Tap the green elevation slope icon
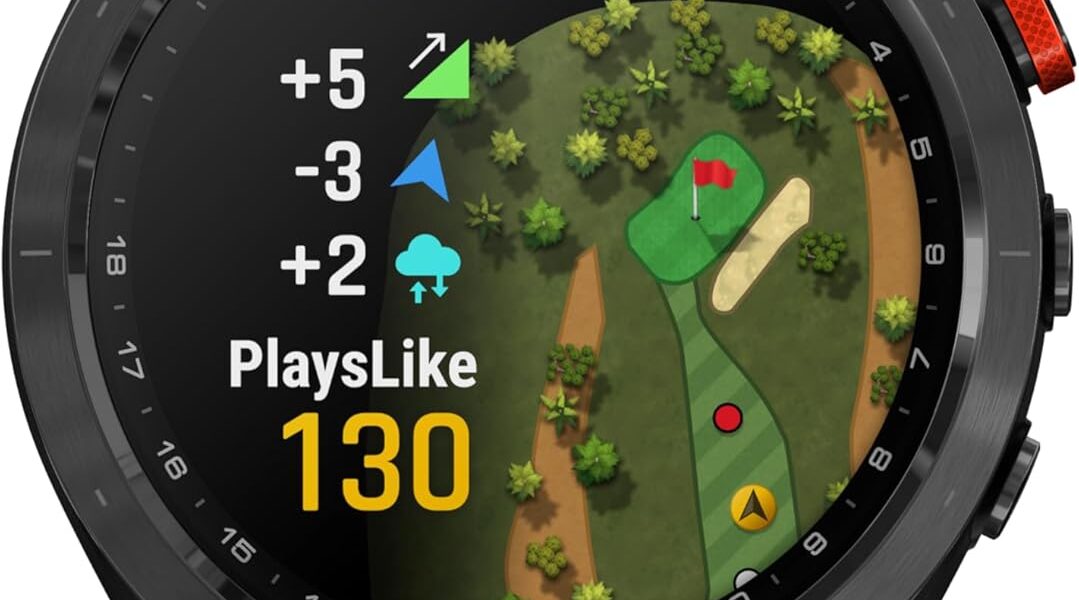1079x600 pixels. [x=440, y=72]
